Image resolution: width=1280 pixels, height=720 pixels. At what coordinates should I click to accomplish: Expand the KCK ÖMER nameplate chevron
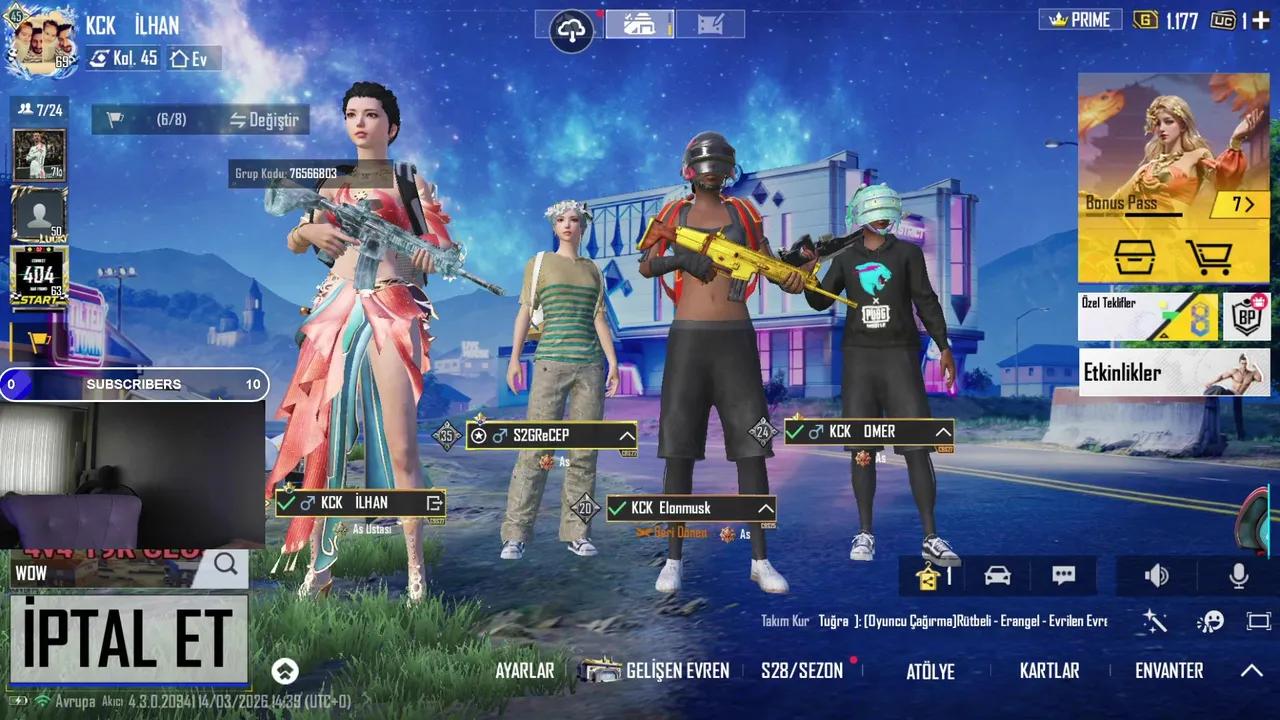pyautogui.click(x=943, y=432)
